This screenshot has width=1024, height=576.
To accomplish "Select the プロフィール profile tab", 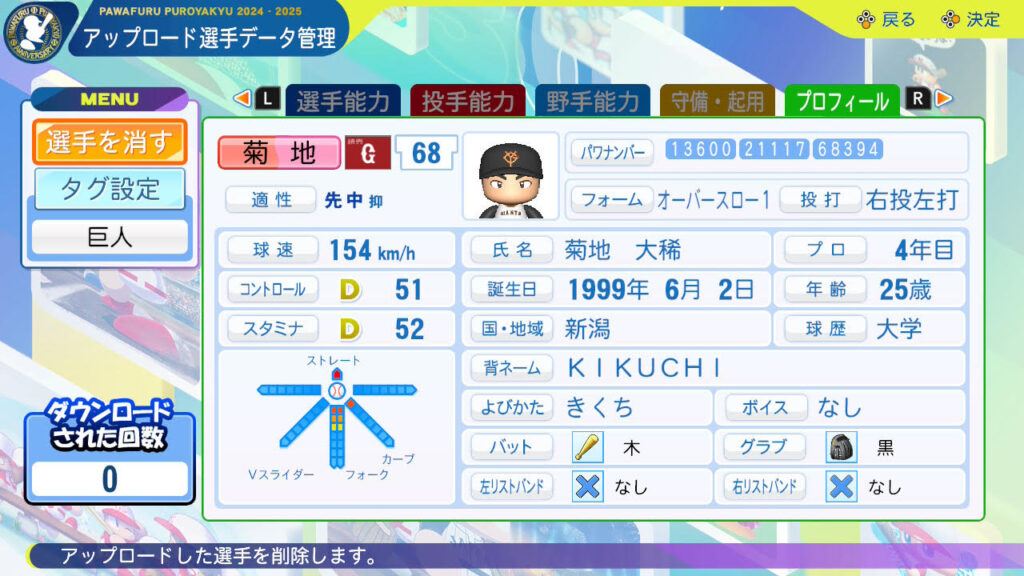I will coord(843,101).
